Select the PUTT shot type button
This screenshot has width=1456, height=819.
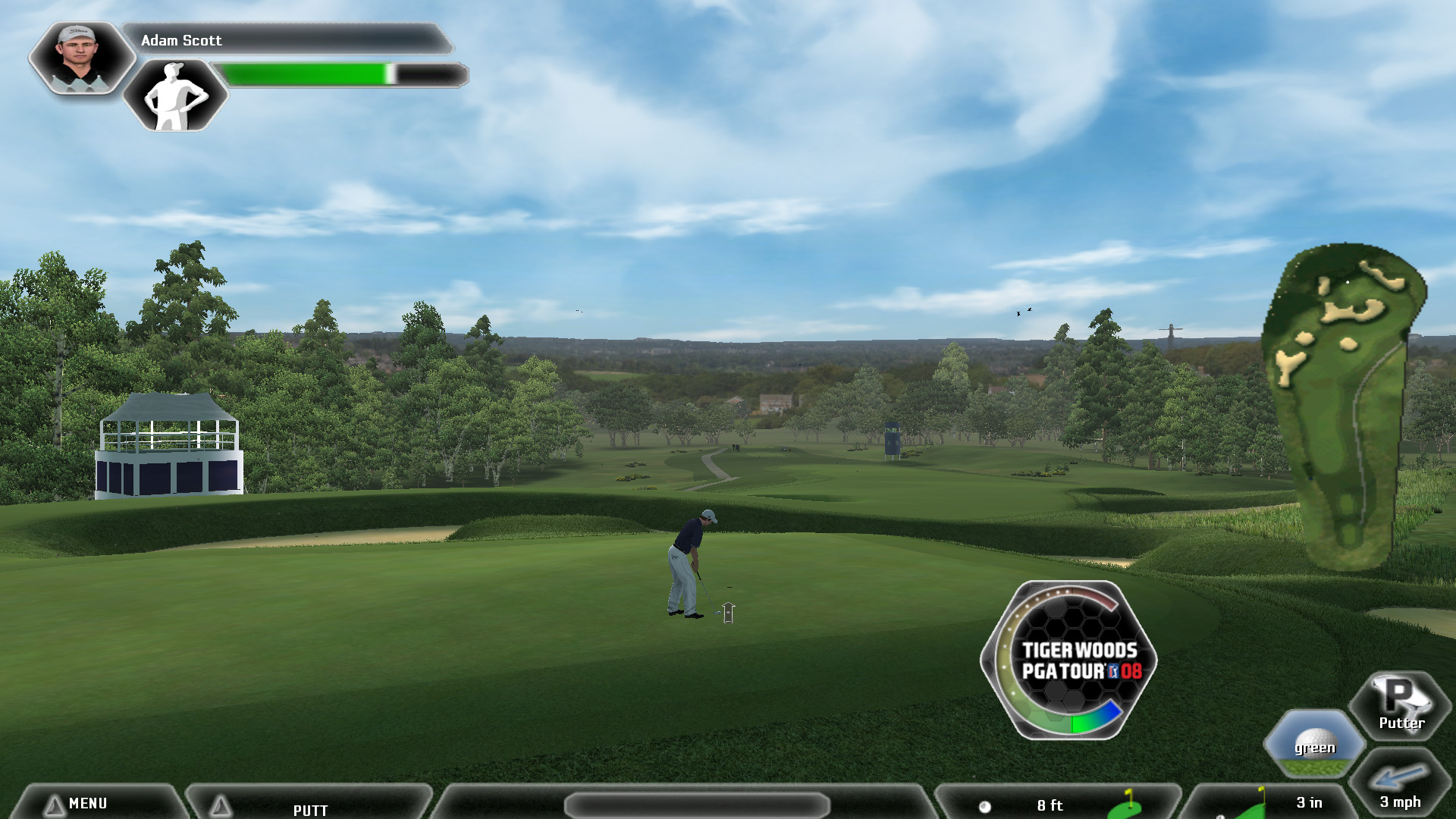click(x=309, y=809)
